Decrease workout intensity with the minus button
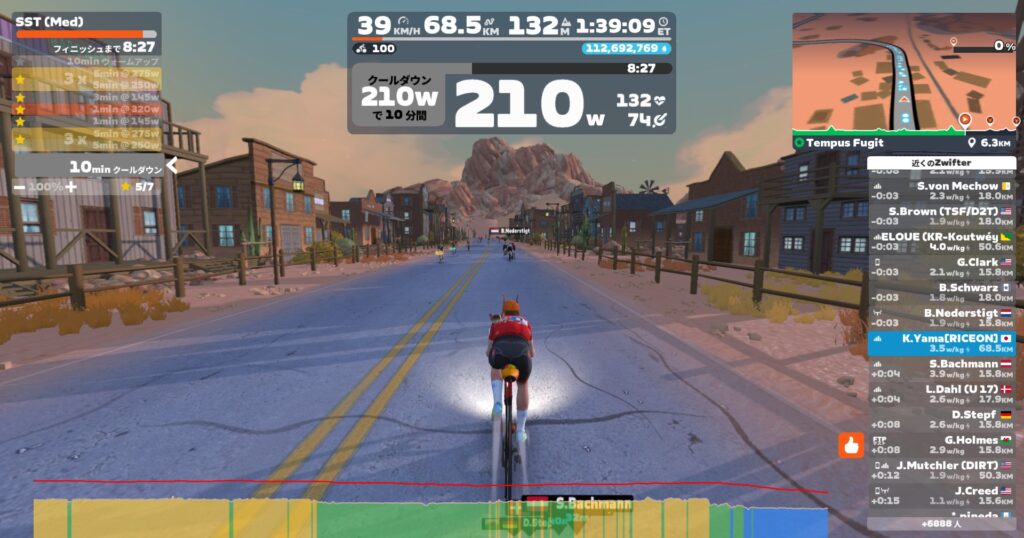Image resolution: width=1024 pixels, height=538 pixels. [20, 187]
